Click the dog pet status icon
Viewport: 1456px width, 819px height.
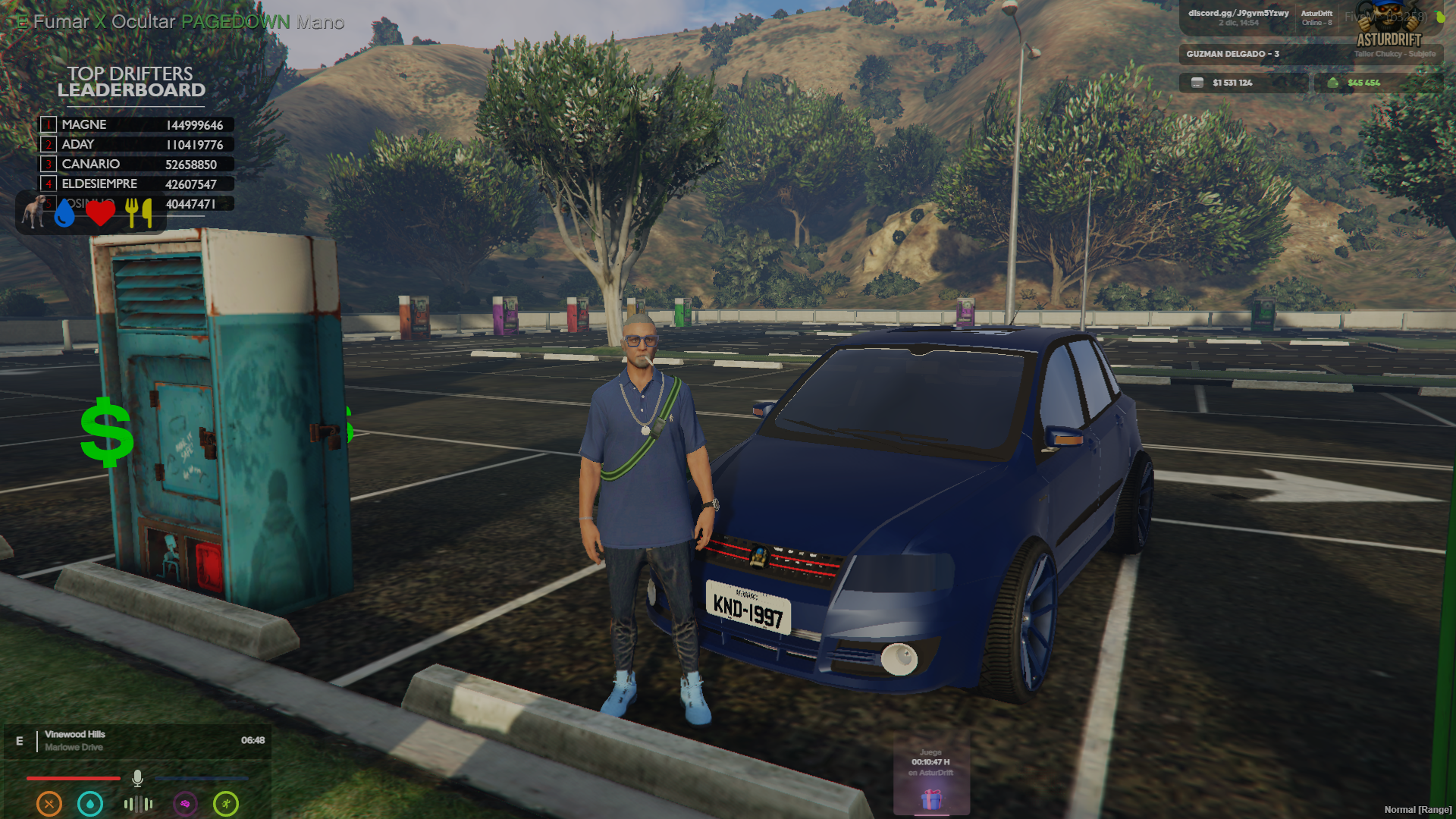[x=33, y=211]
